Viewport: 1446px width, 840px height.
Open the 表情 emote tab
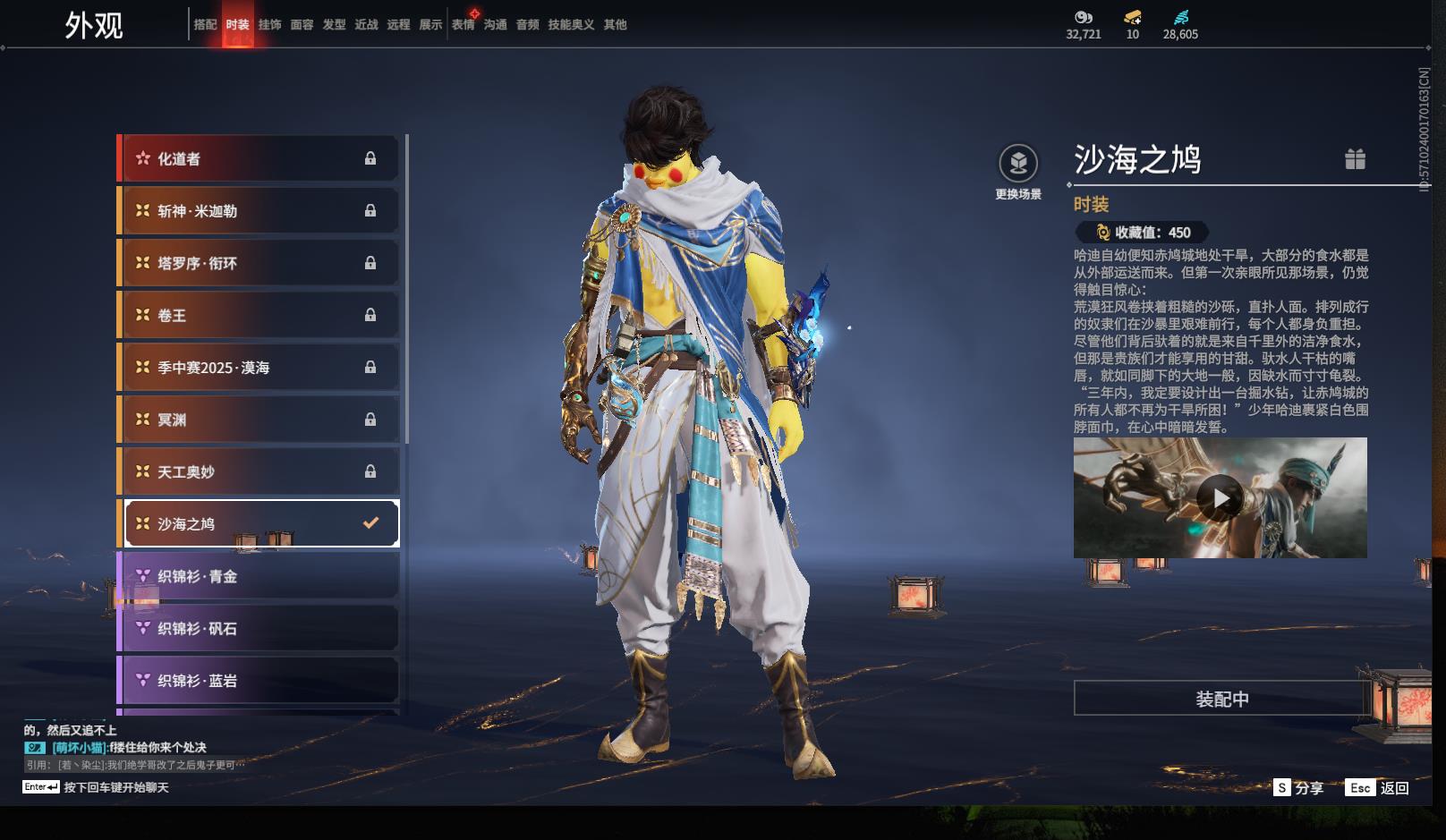tap(463, 25)
